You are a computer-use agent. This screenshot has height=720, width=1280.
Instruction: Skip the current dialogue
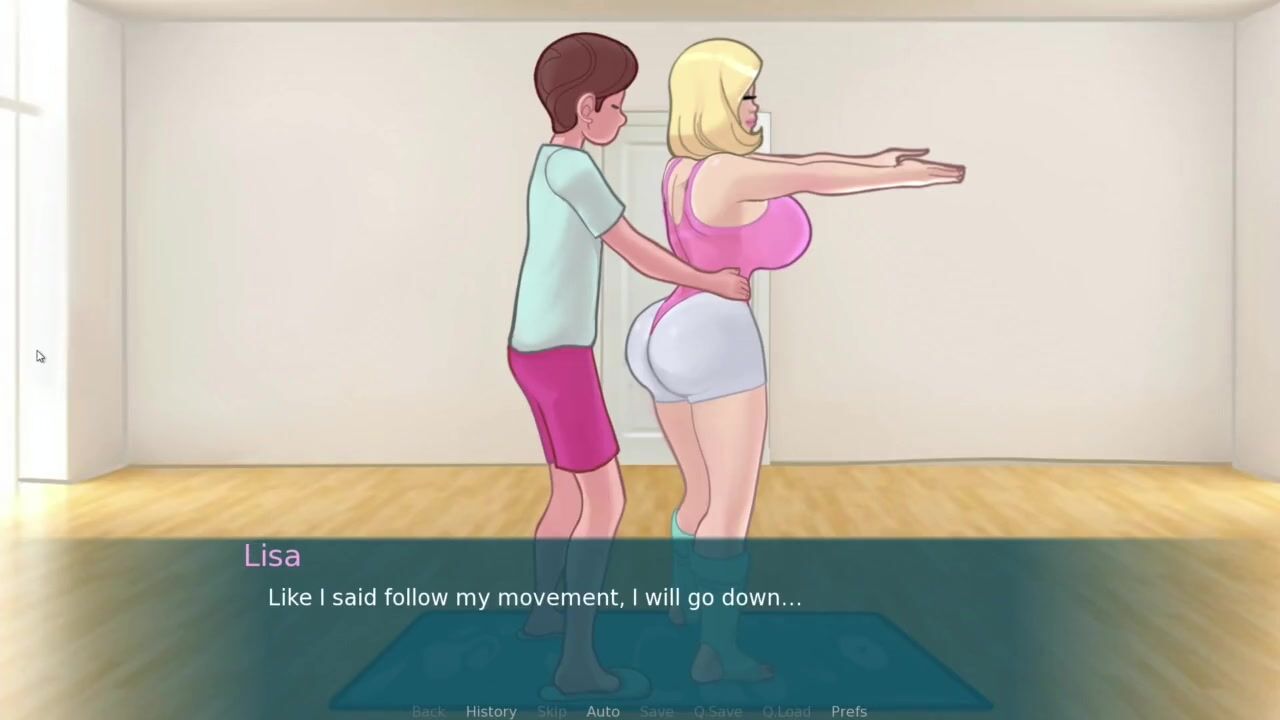tap(552, 711)
